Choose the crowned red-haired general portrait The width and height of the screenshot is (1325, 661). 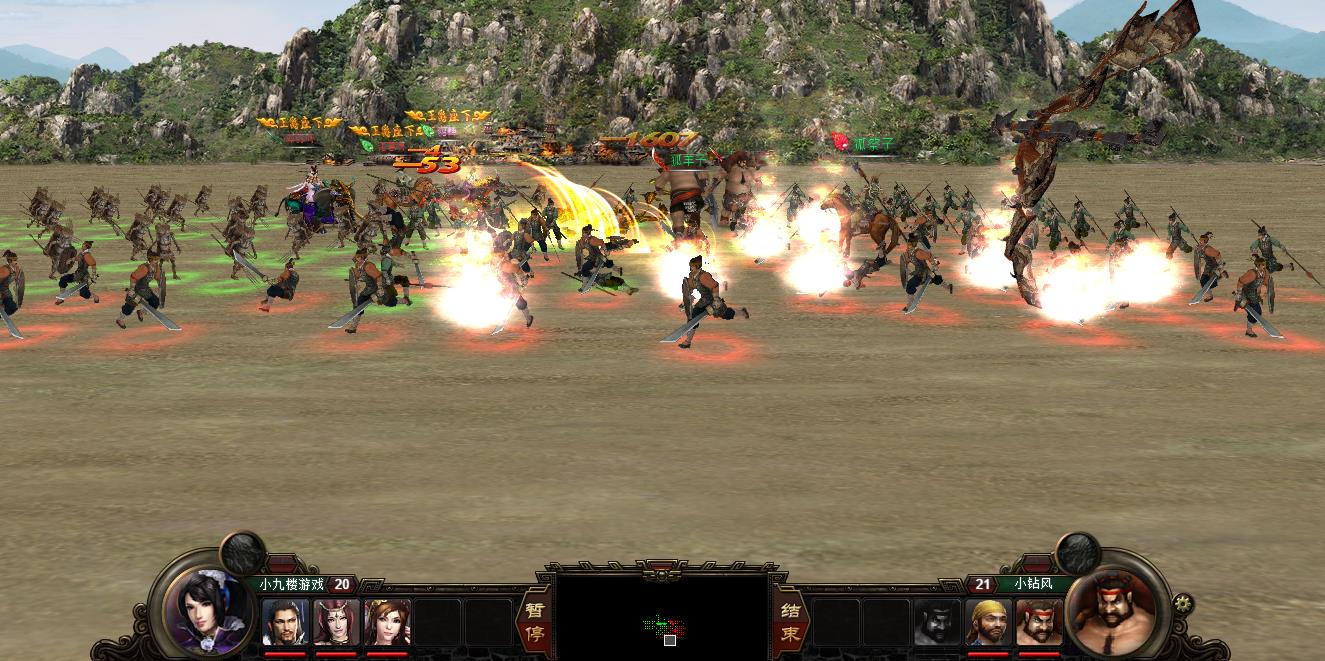[x=336, y=622]
